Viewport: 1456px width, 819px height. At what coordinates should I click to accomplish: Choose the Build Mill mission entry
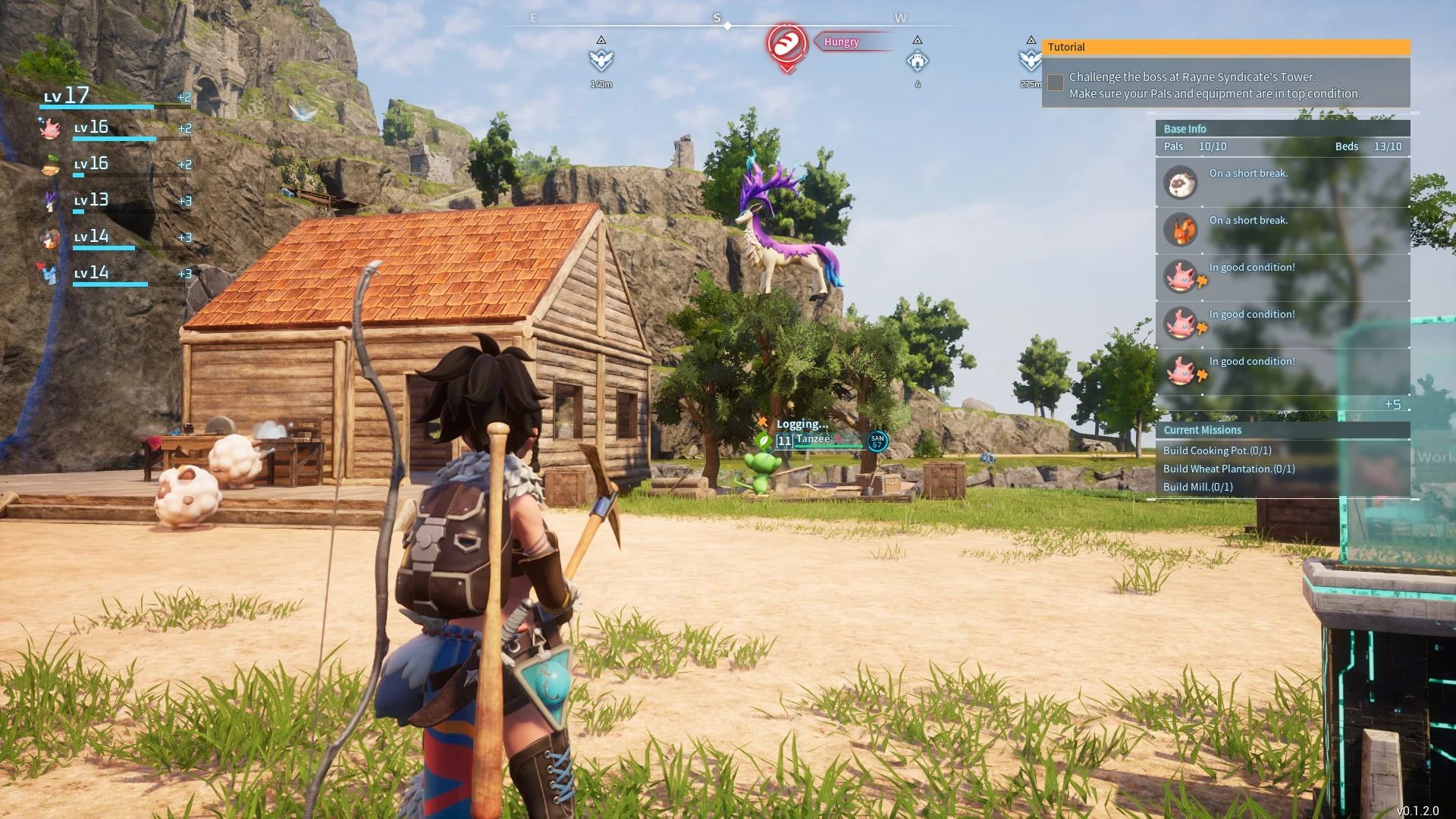(1197, 487)
